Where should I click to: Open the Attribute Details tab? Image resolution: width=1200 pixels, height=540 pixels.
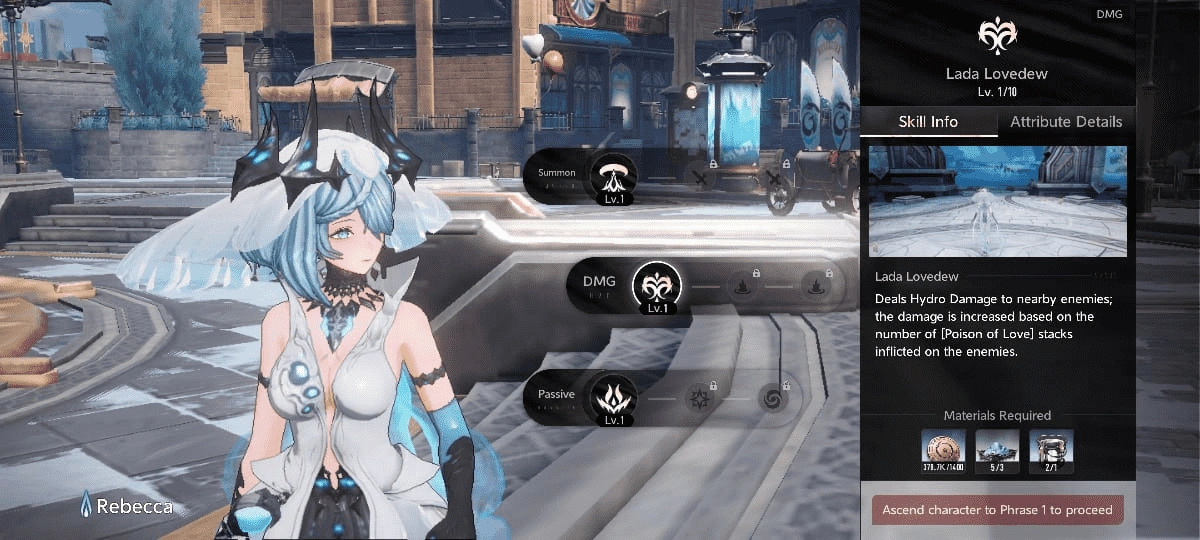click(1066, 122)
